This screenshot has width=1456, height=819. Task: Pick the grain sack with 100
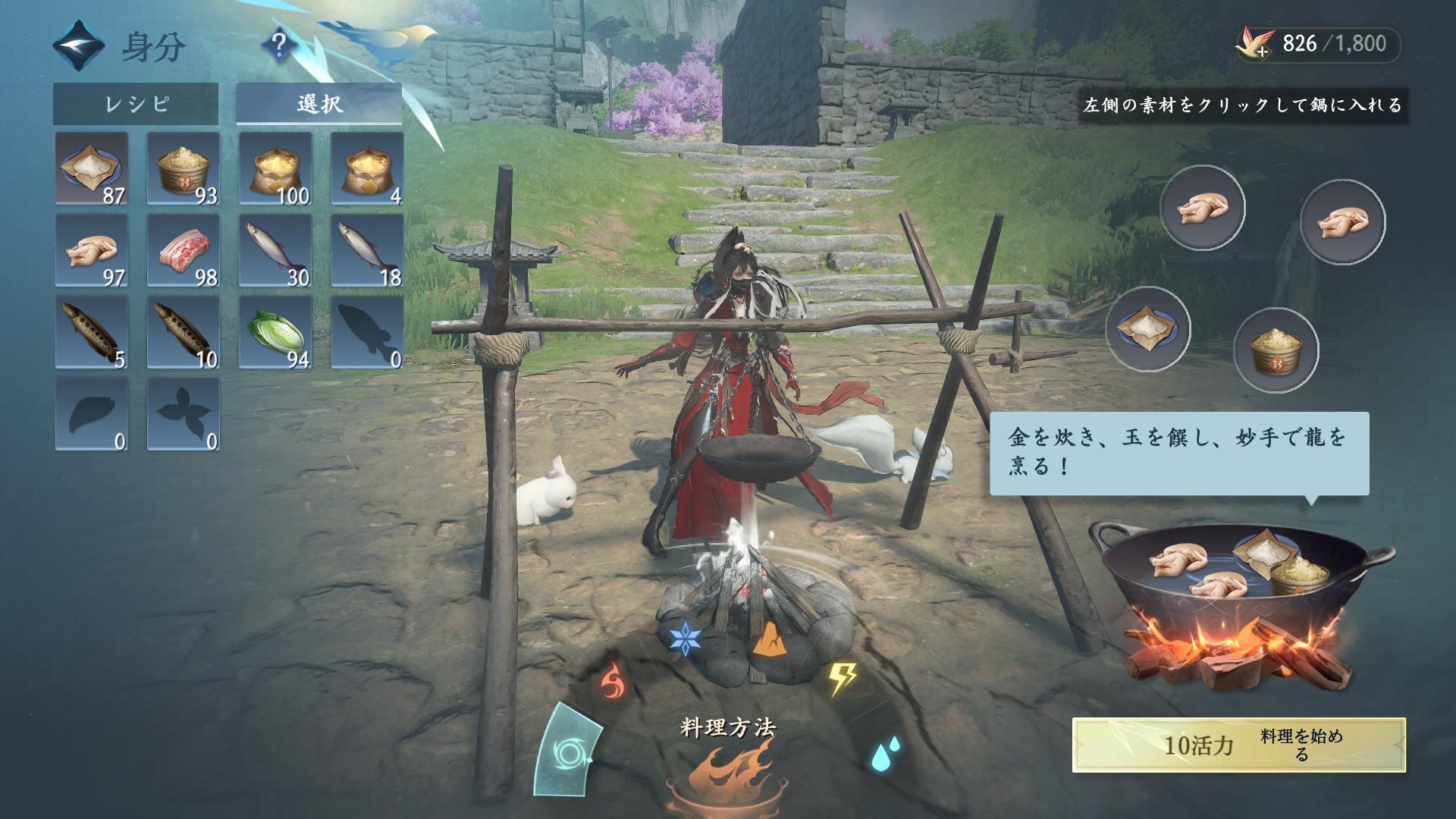point(275,168)
